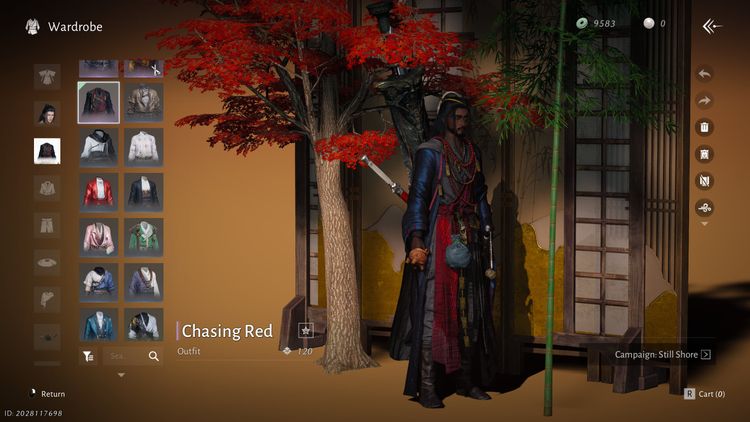Switch to the hat category tab
This screenshot has width=750, height=422.
[47, 261]
